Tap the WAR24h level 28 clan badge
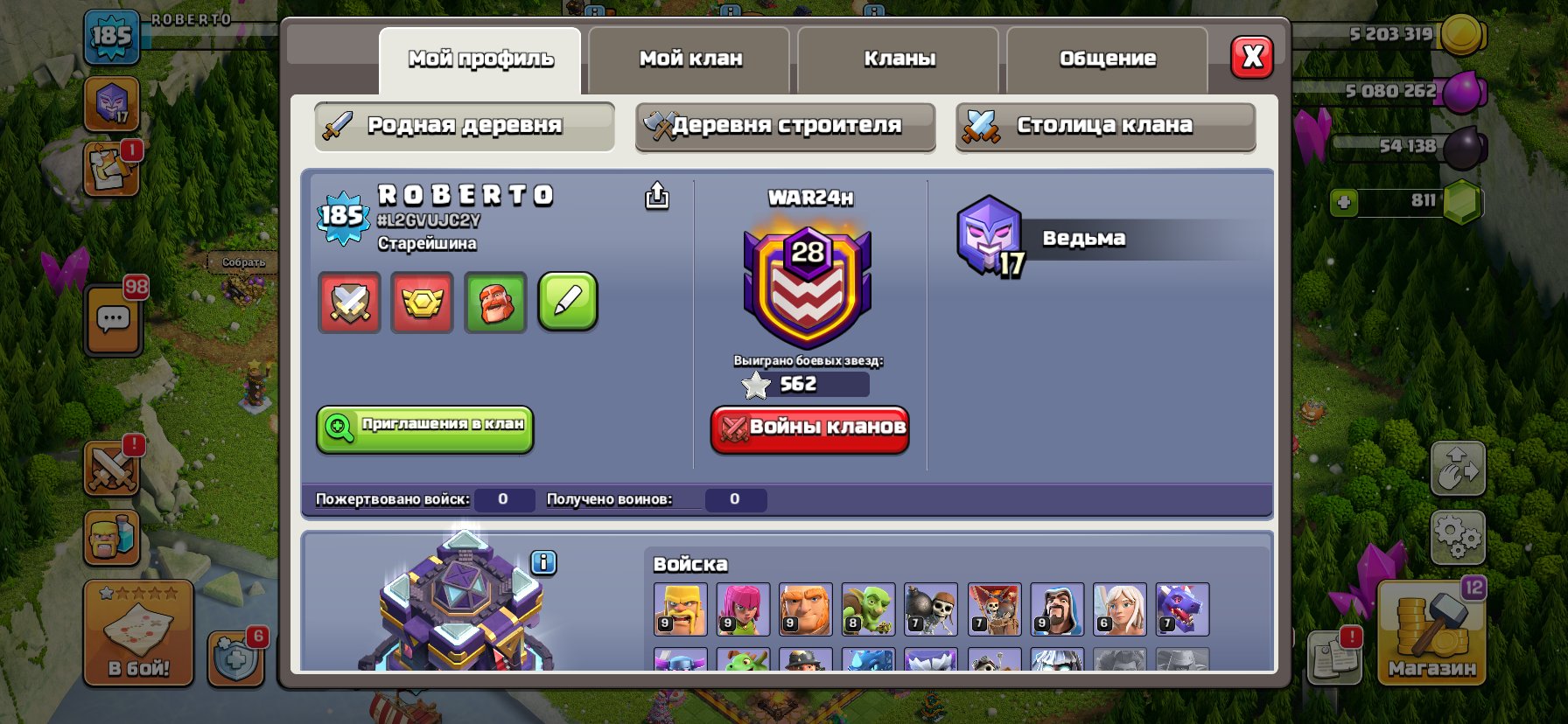This screenshot has width=1568, height=724. (x=809, y=280)
